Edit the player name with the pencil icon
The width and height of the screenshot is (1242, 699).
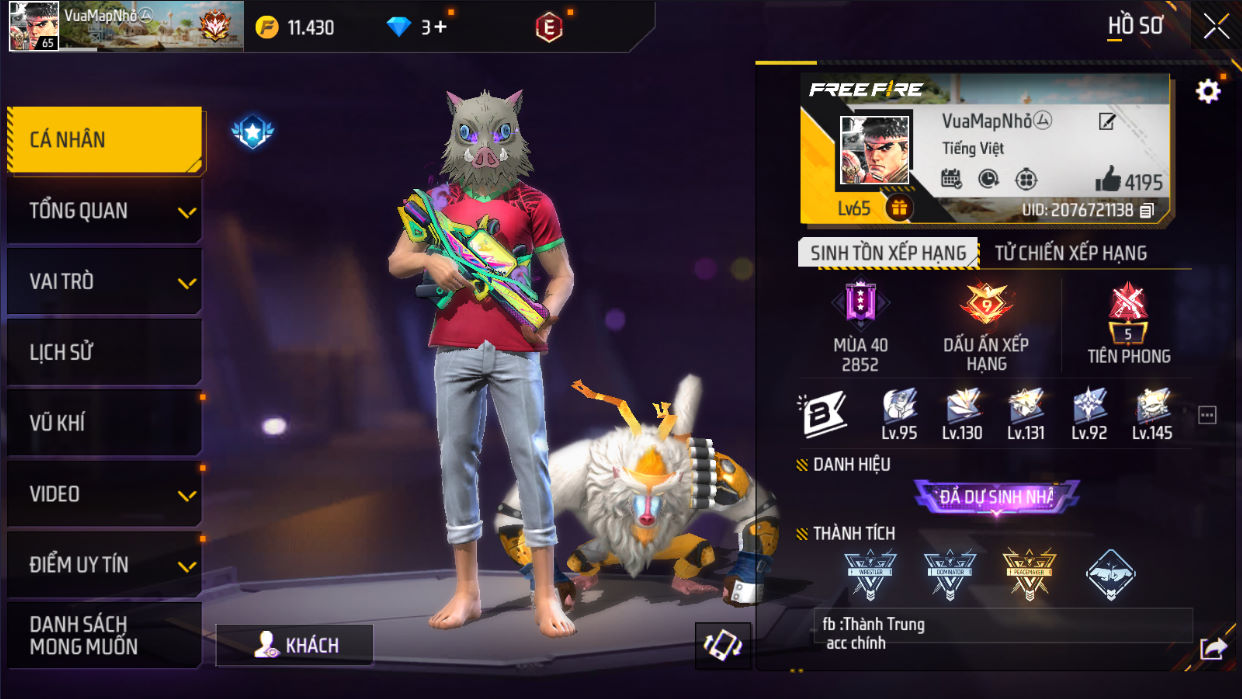1107,122
